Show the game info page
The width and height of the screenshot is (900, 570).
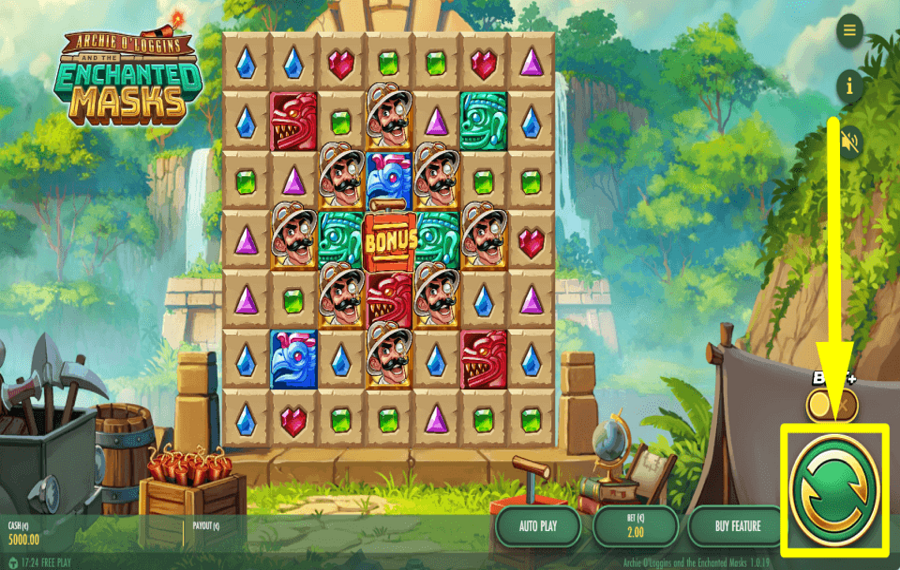pyautogui.click(x=850, y=86)
